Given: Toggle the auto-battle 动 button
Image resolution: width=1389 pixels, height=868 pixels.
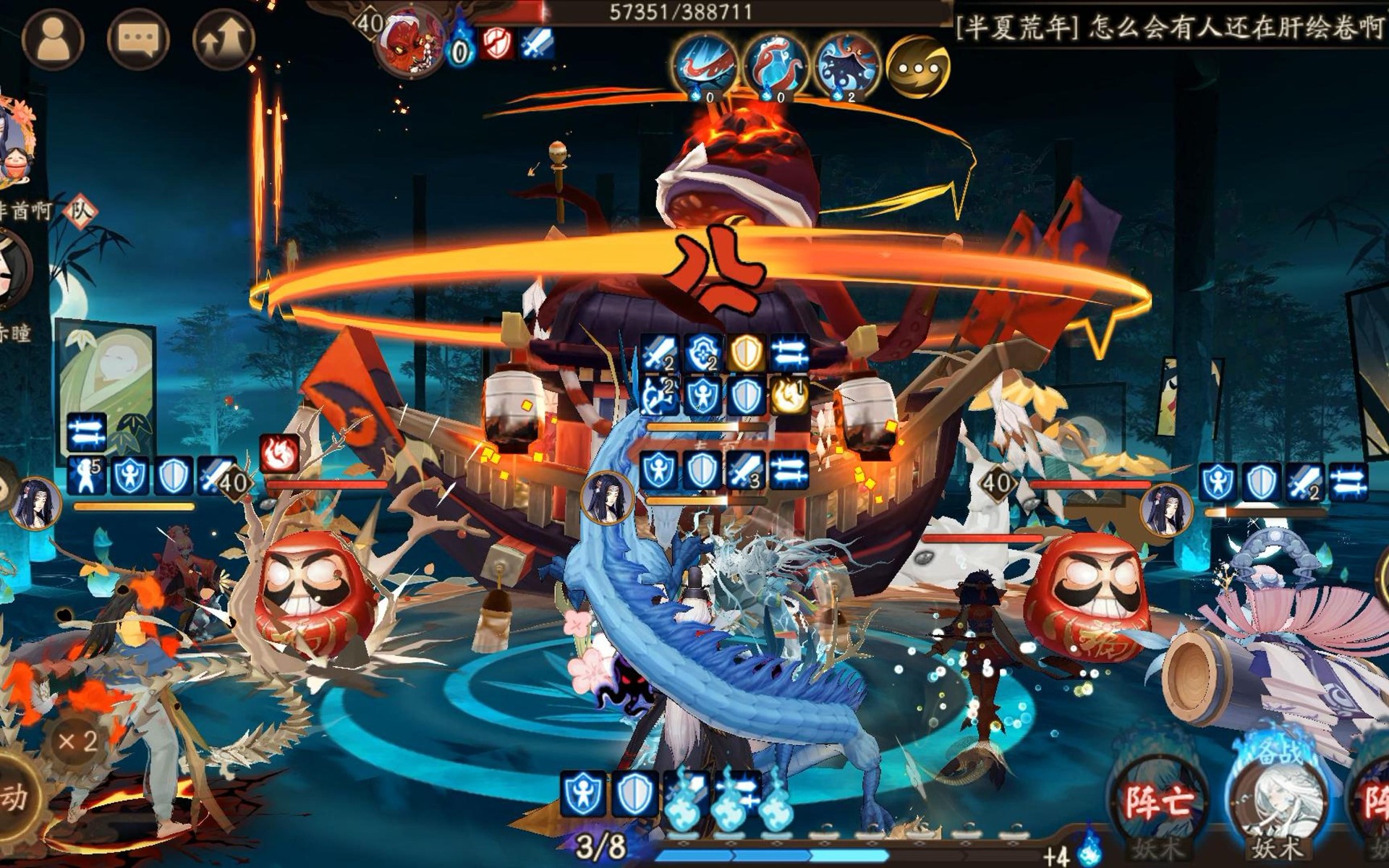Looking at the screenshot, I should click(16, 797).
